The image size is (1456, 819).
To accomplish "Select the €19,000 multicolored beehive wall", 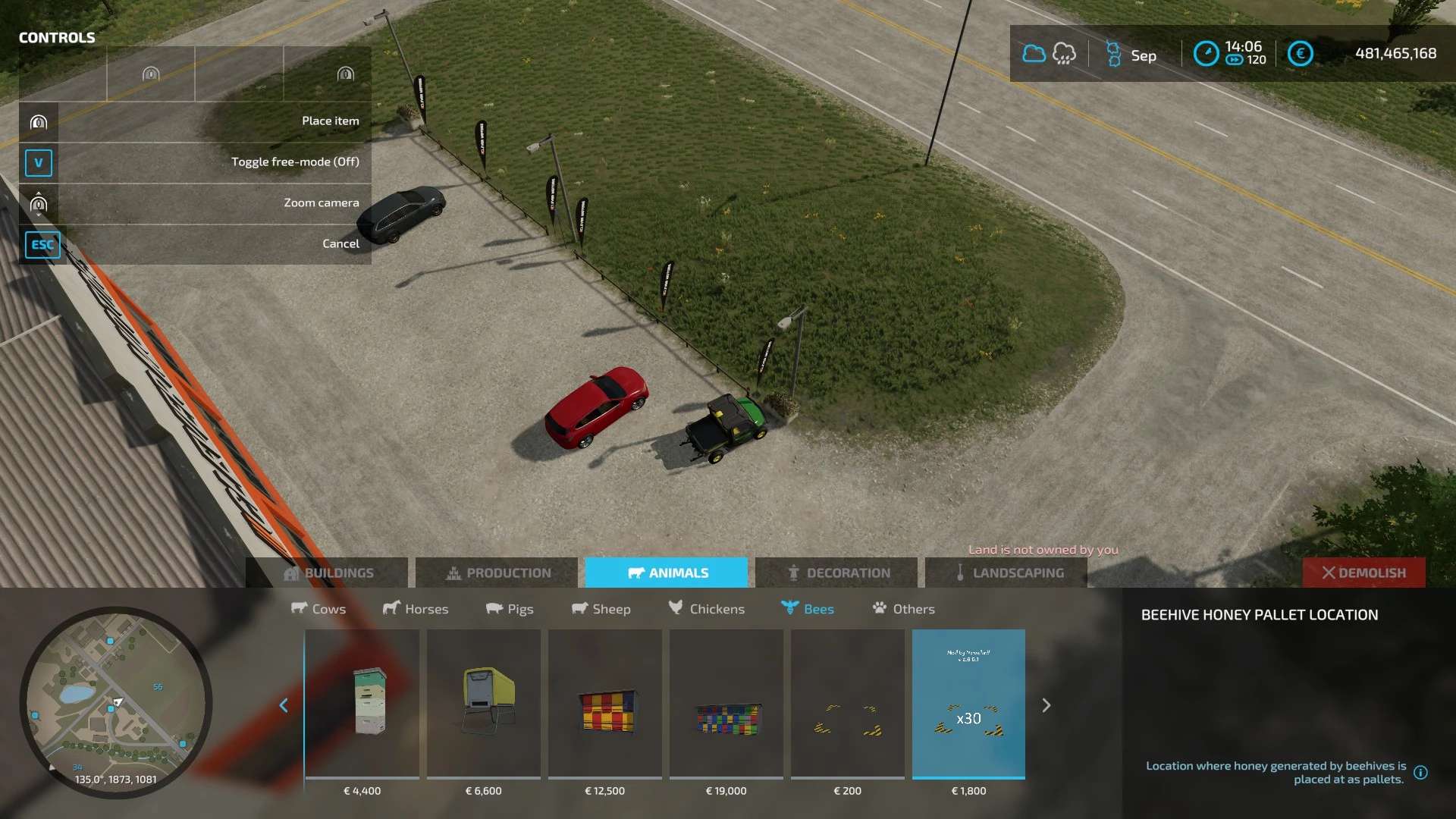I will [x=726, y=704].
